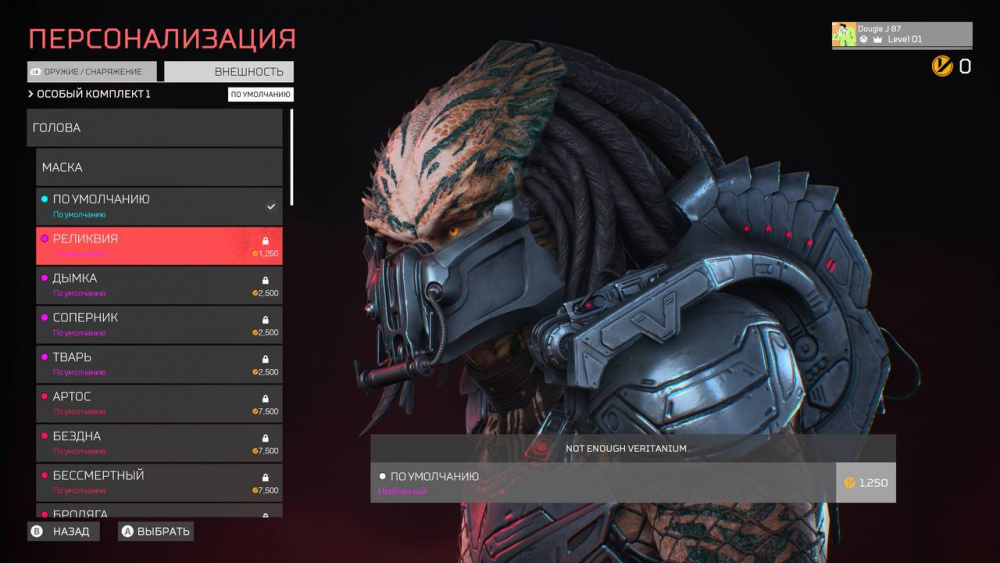The height and width of the screenshot is (563, 1000).
Task: Choose the Соперник mask
Action: tap(160, 324)
